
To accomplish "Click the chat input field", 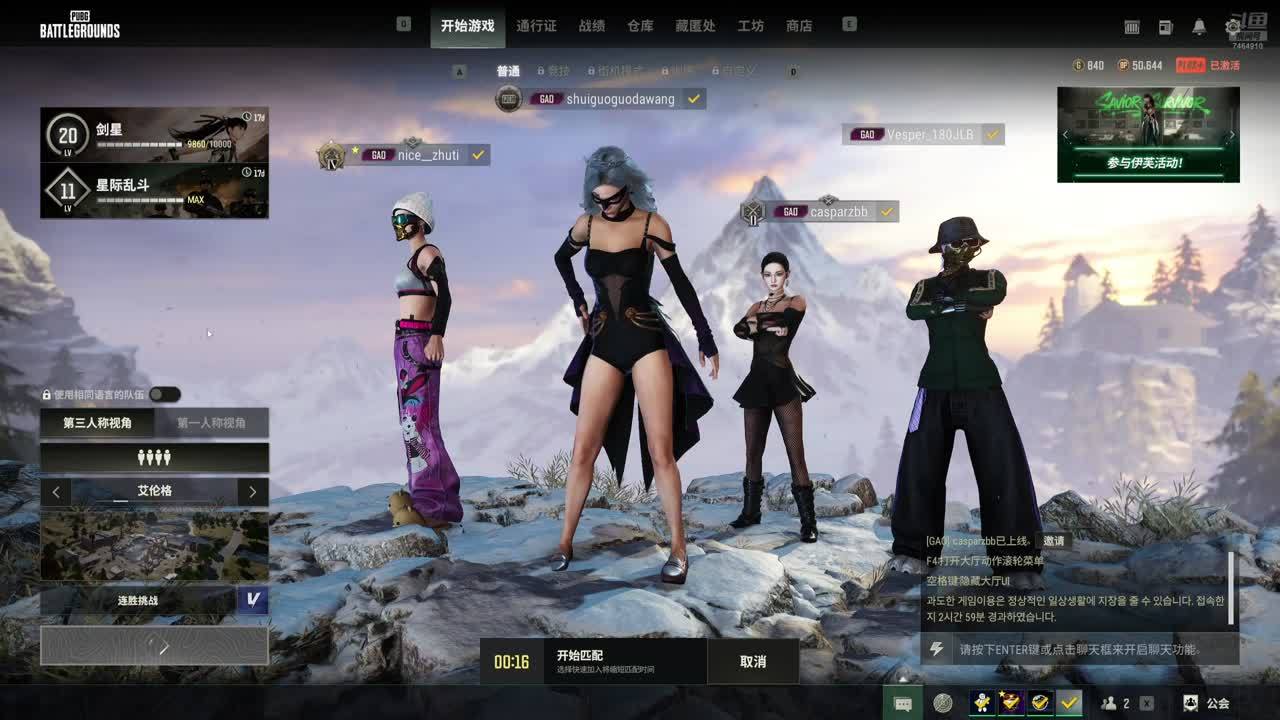I will coord(1080,649).
